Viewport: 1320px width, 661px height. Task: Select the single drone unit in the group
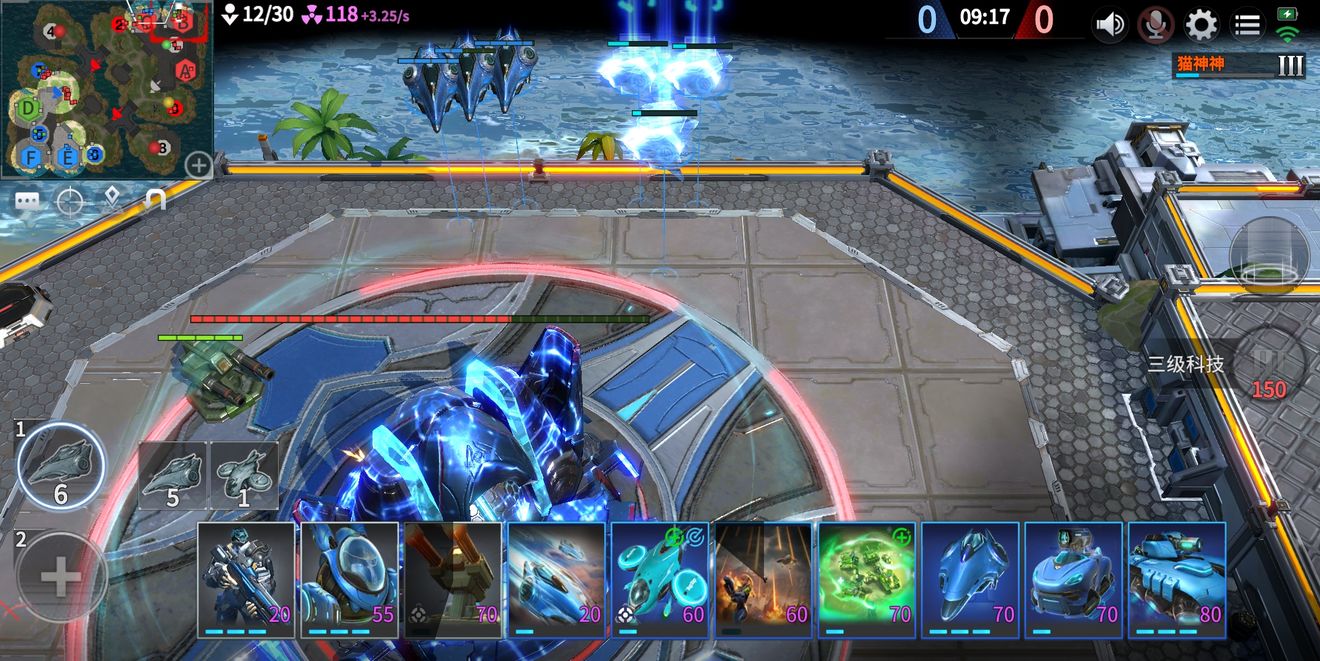(x=244, y=476)
